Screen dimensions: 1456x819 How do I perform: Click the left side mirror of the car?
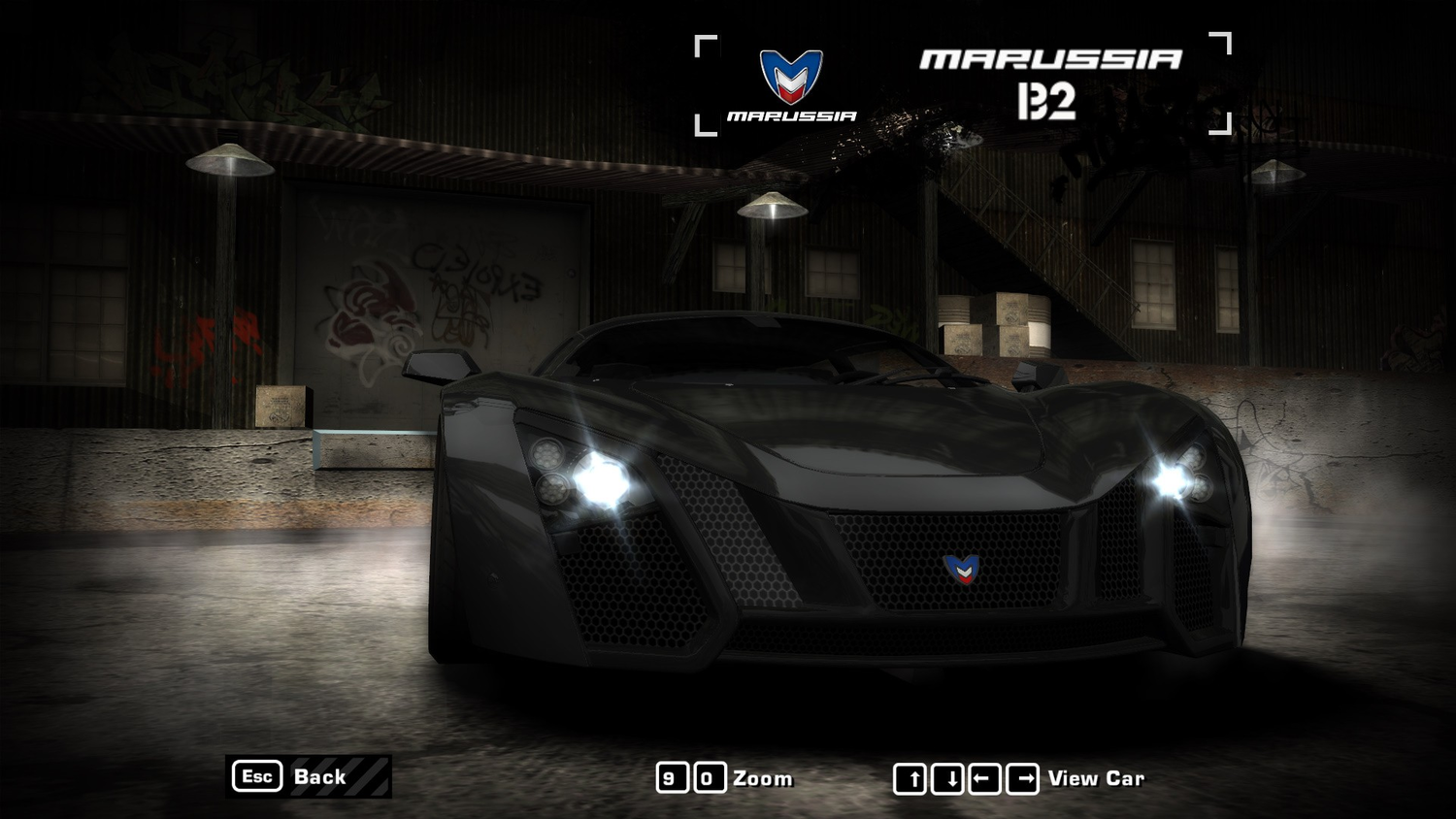pos(439,367)
